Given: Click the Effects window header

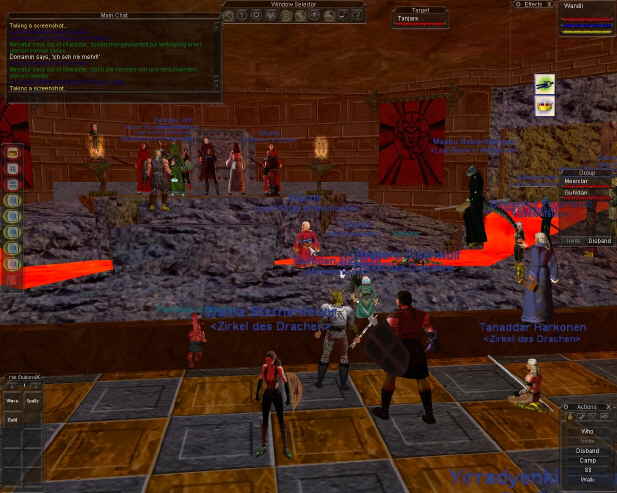Looking at the screenshot, I should coord(529,4).
